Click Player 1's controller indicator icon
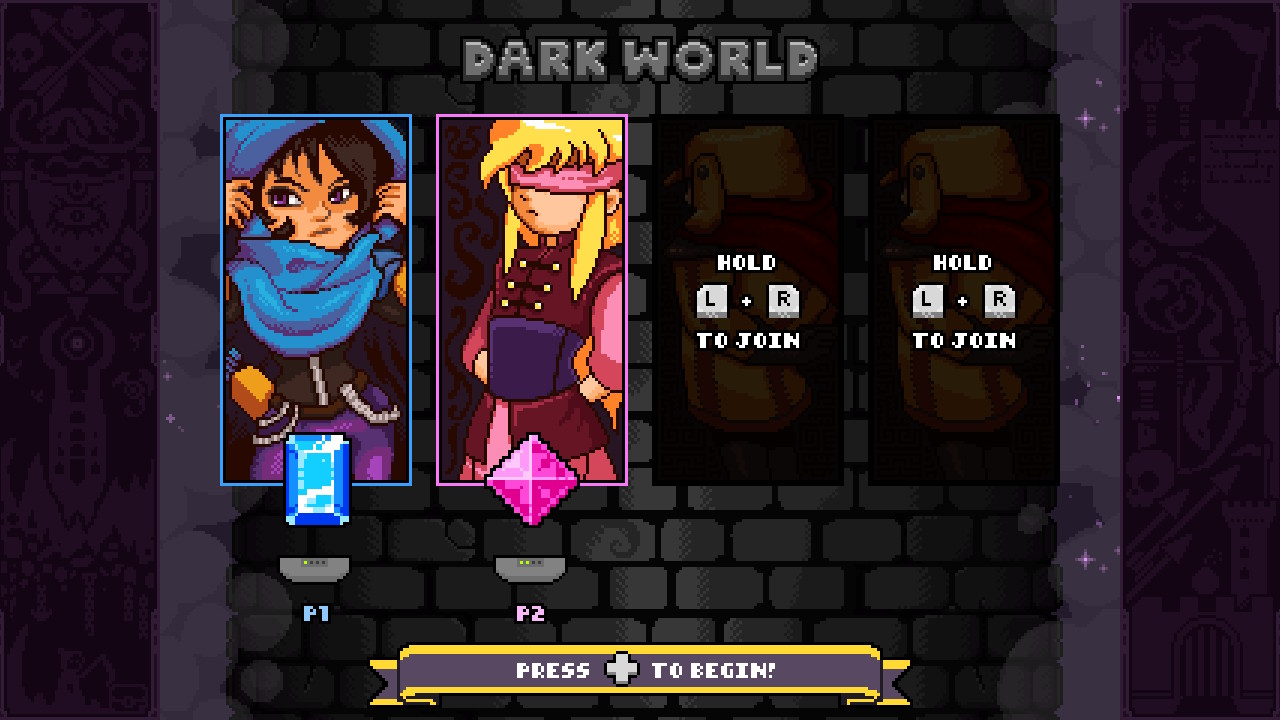This screenshot has height=720, width=1280. 314,567
